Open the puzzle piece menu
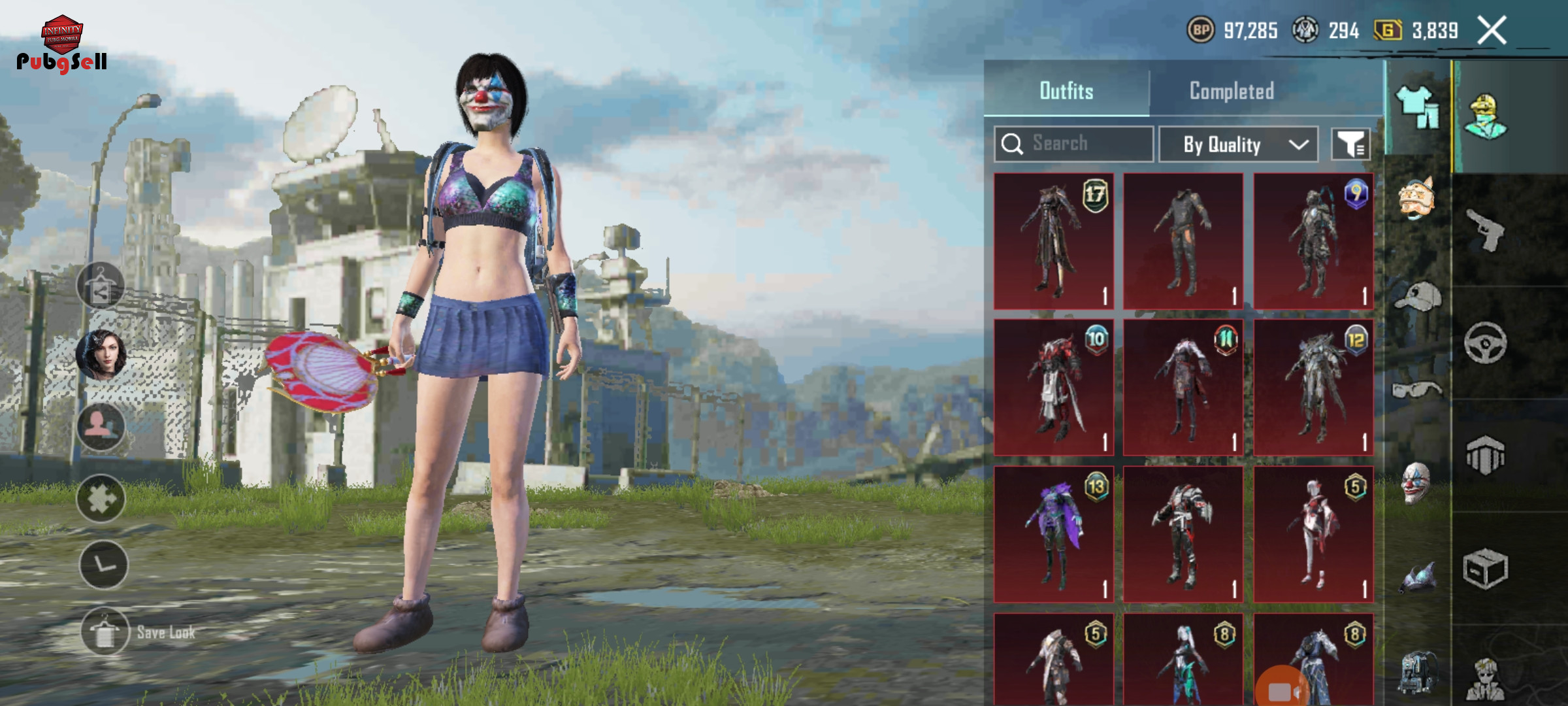 click(x=101, y=499)
